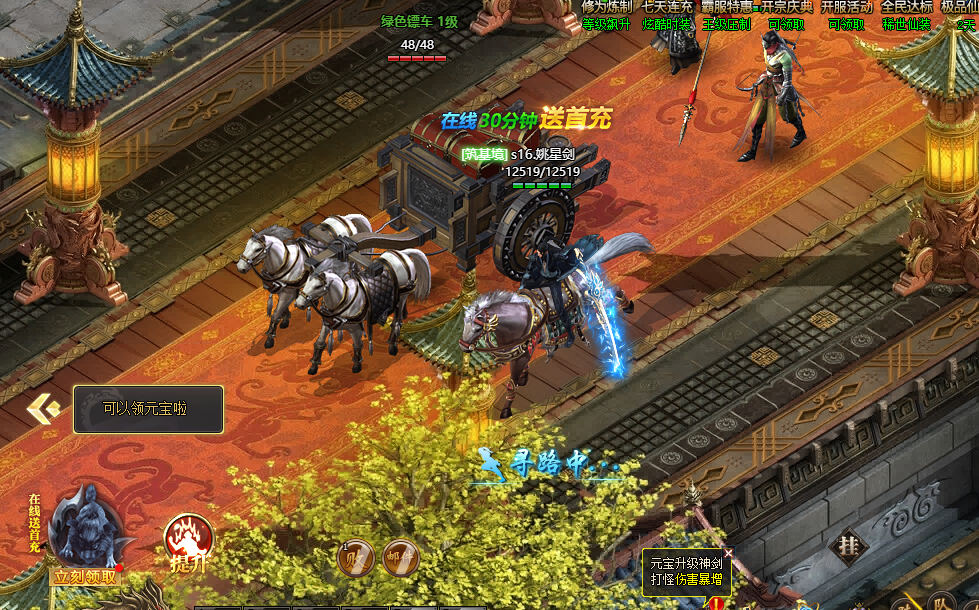The height and width of the screenshot is (610, 979).
Task: Collapse the side panel with the gold arrow
Action: tap(44, 408)
